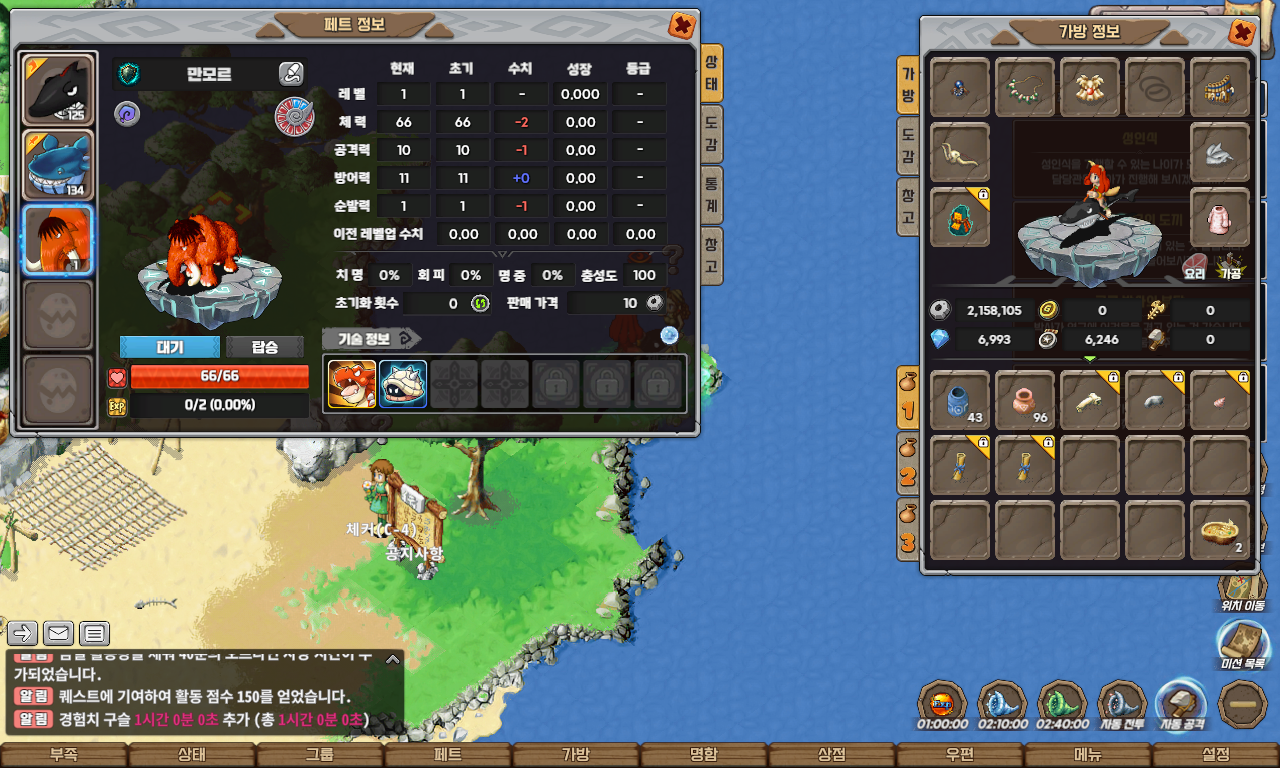Image resolution: width=1280 pixels, height=768 pixels.
Task: Open the 미션 목록 mission list
Action: pyautogui.click(x=1242, y=644)
